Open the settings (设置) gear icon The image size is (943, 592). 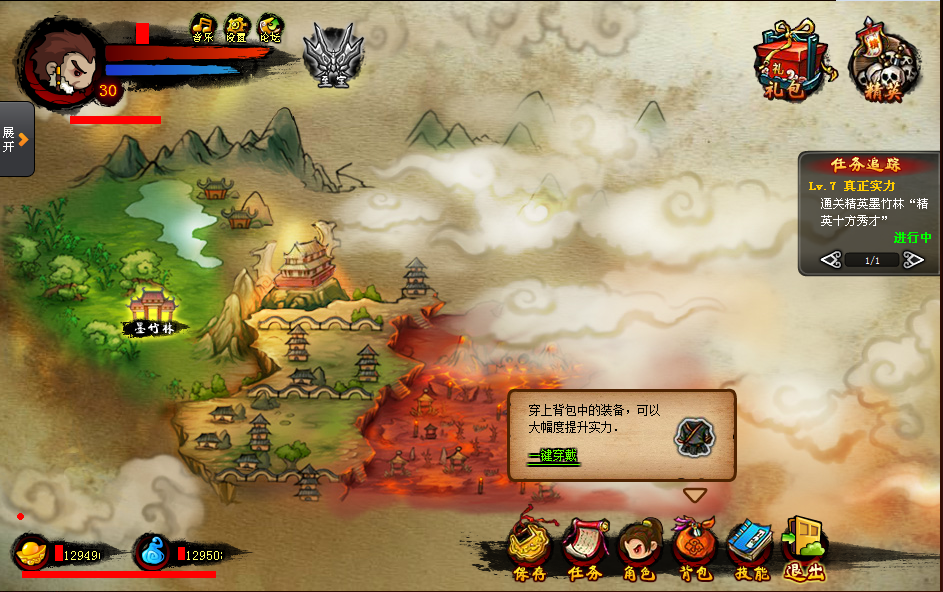(x=237, y=28)
